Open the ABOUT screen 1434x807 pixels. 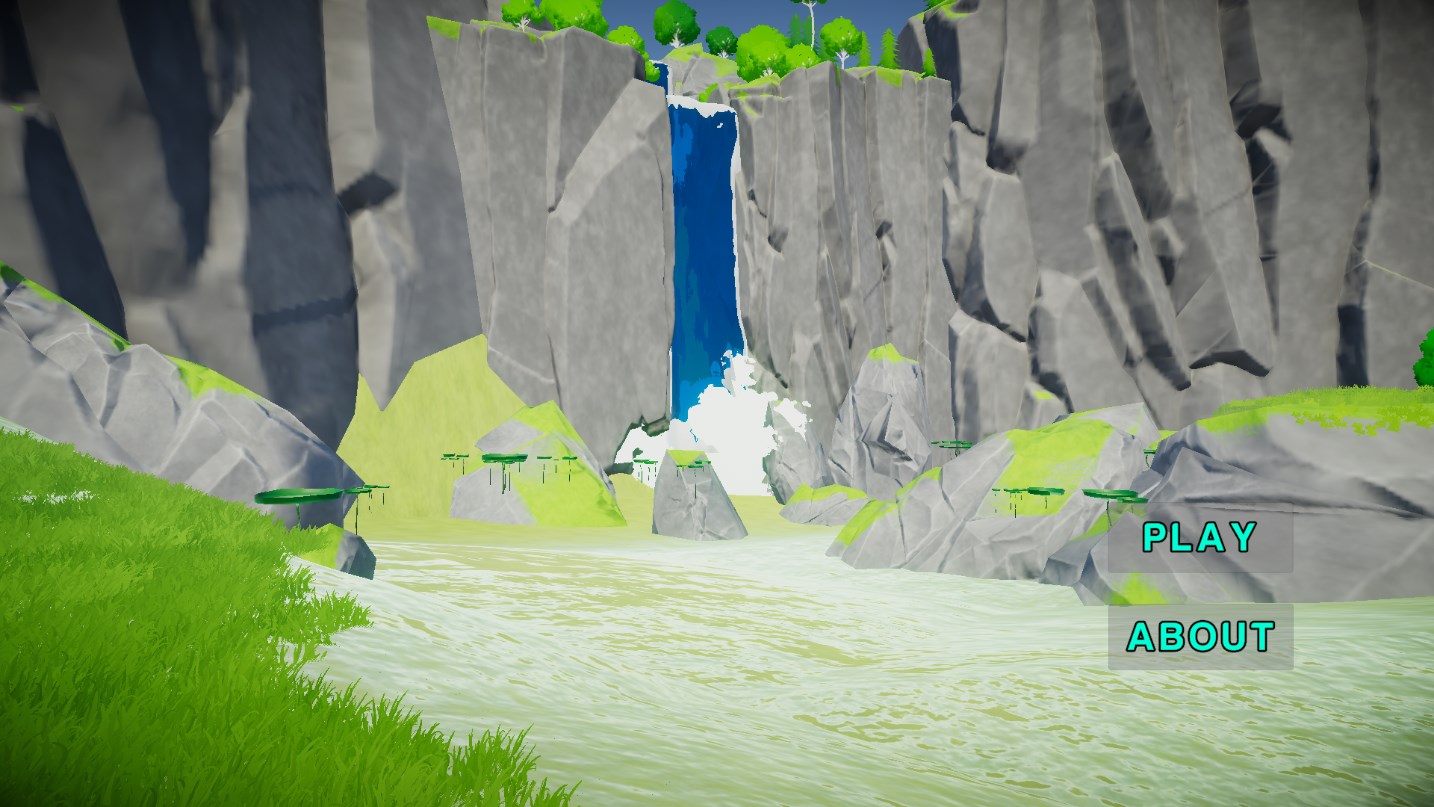(1200, 636)
